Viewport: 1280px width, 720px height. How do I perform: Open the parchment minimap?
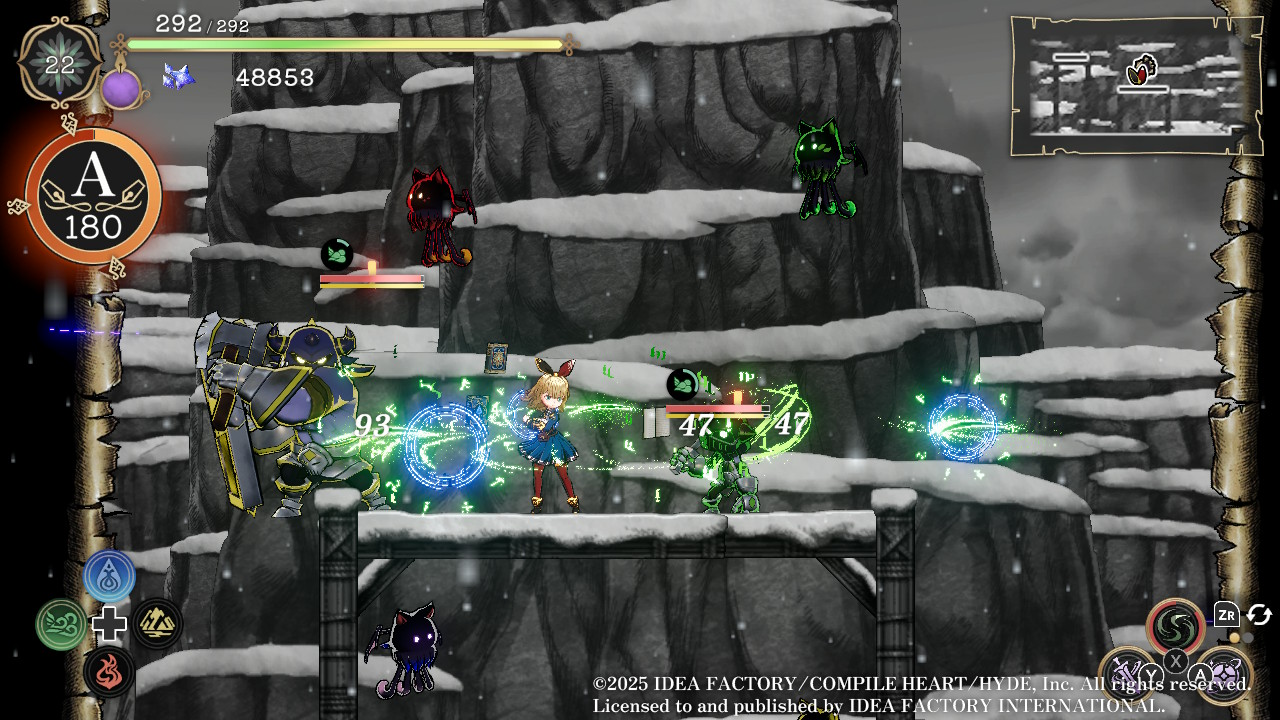coord(1136,85)
